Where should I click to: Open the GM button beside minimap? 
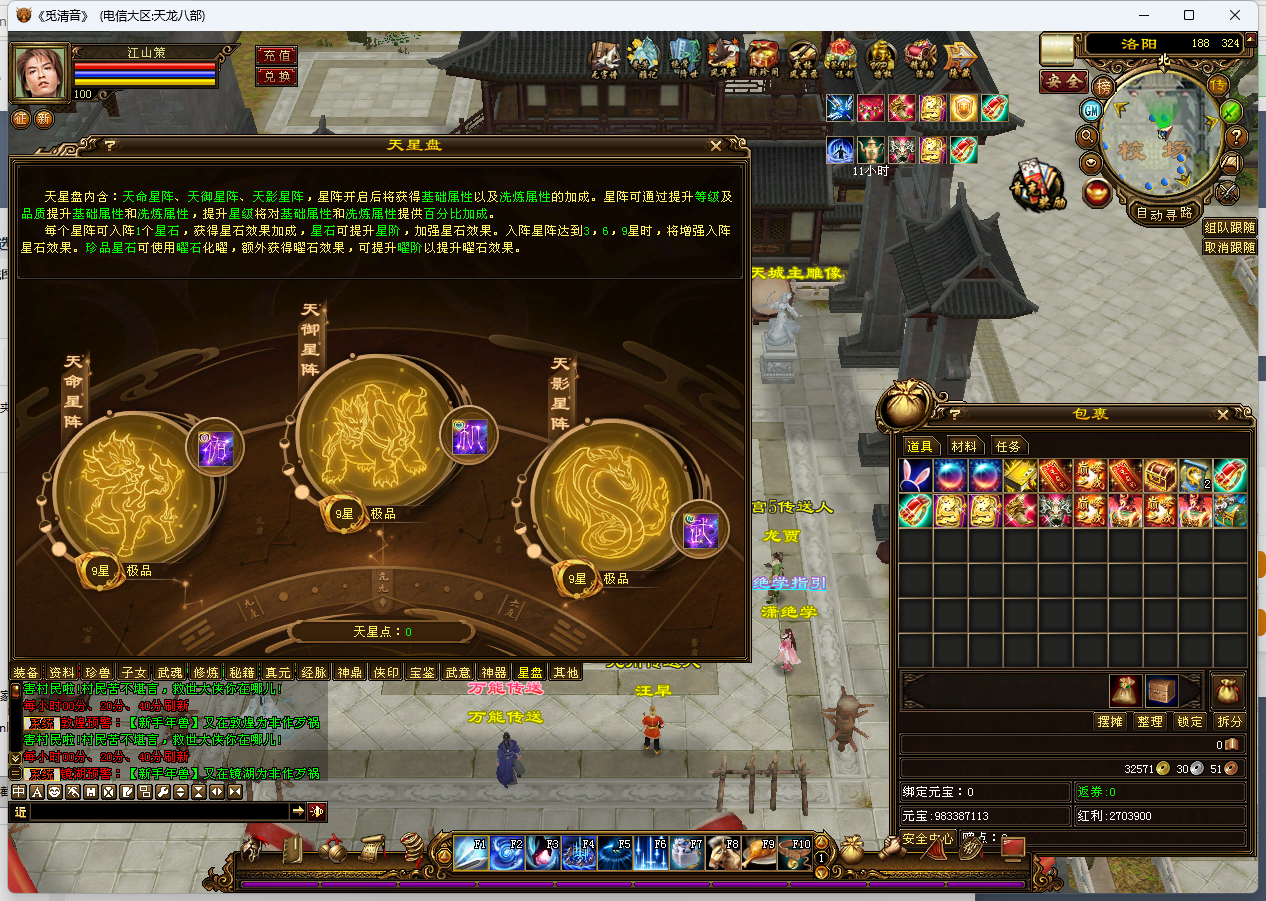click(x=1092, y=110)
